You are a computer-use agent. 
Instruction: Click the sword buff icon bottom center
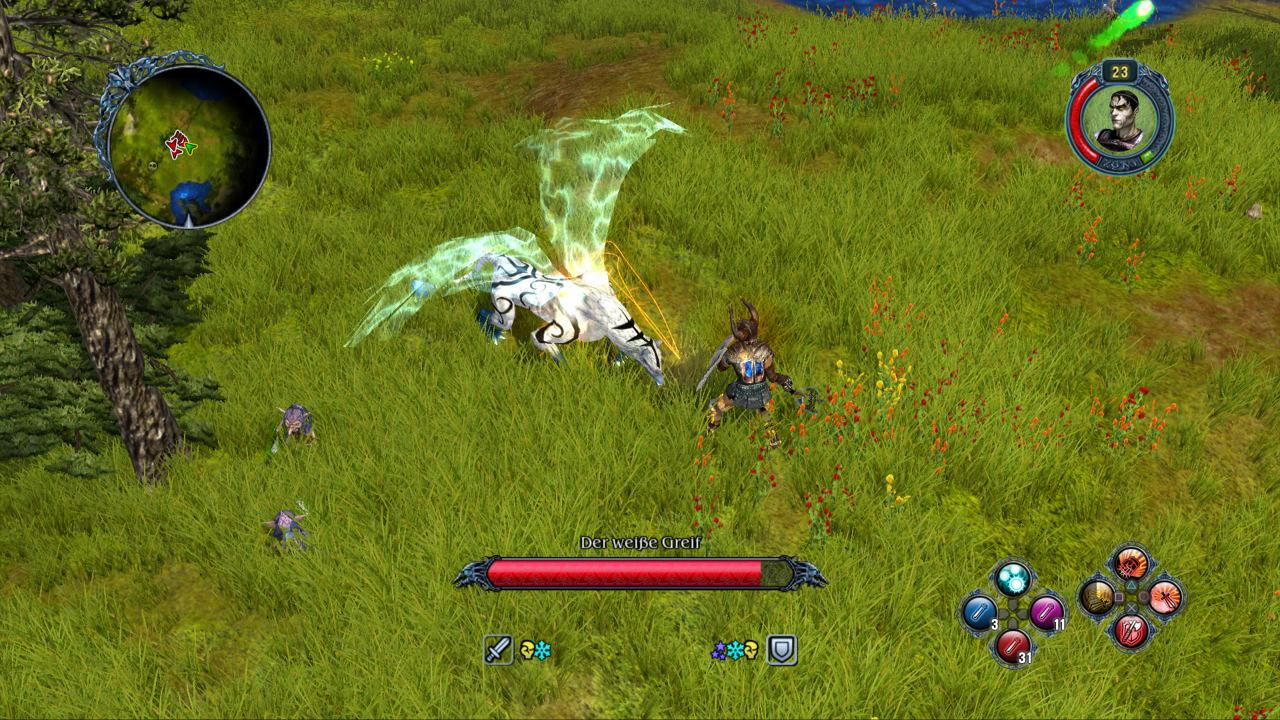coord(499,649)
